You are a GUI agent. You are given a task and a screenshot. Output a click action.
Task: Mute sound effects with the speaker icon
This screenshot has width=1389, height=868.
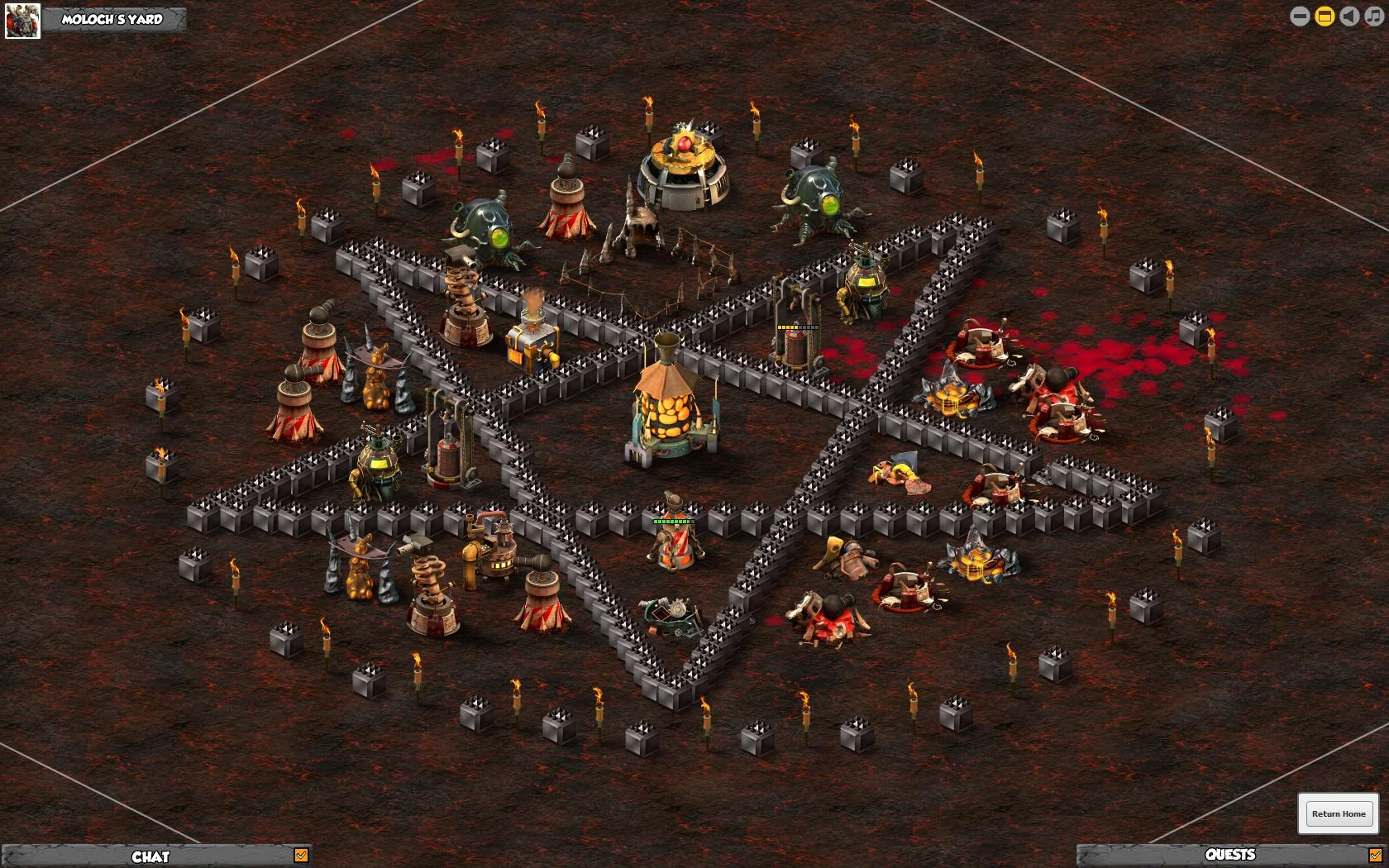(x=1349, y=17)
